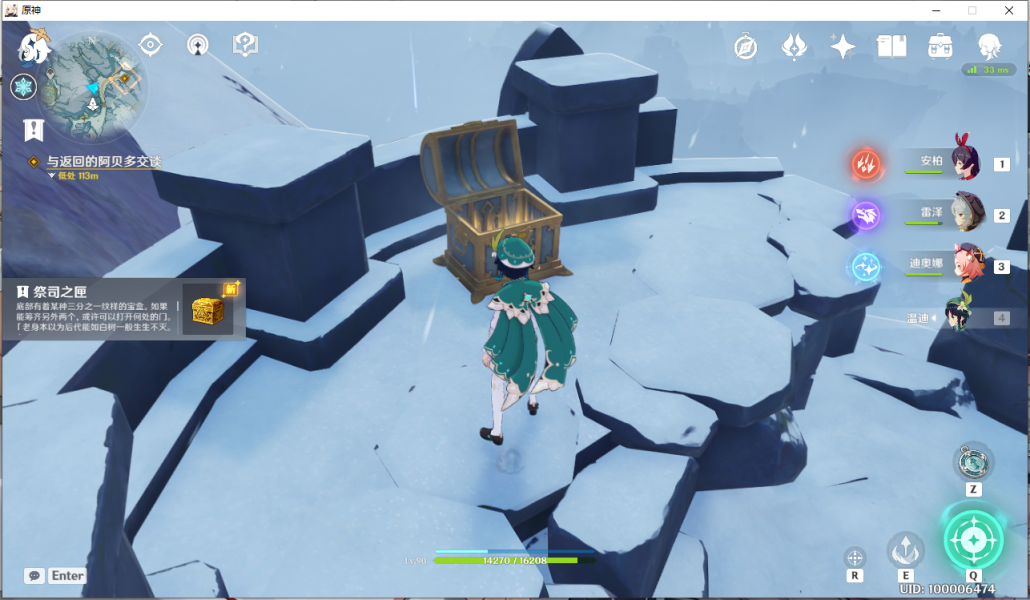This screenshot has height=600, width=1030.
Task: Activate the green elemental burst
Action: tap(973, 540)
